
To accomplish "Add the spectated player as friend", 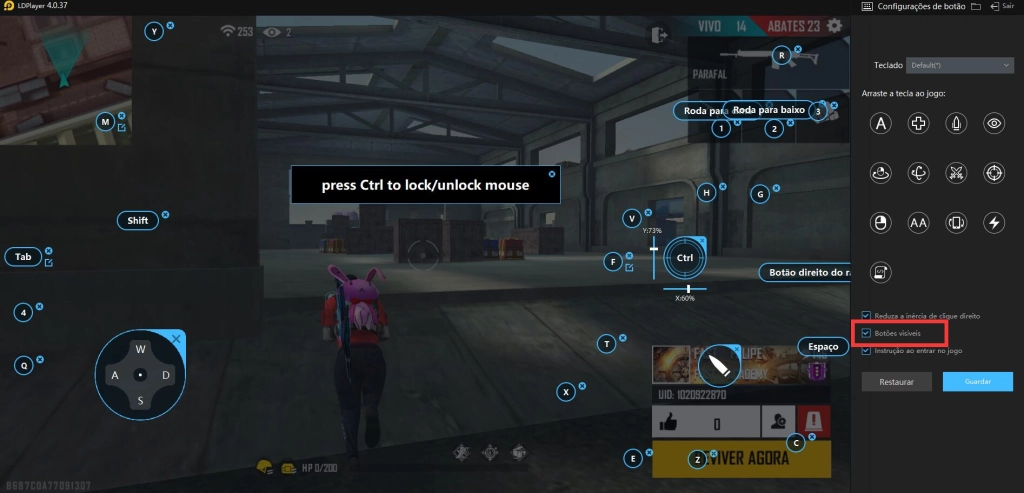I will [x=775, y=423].
